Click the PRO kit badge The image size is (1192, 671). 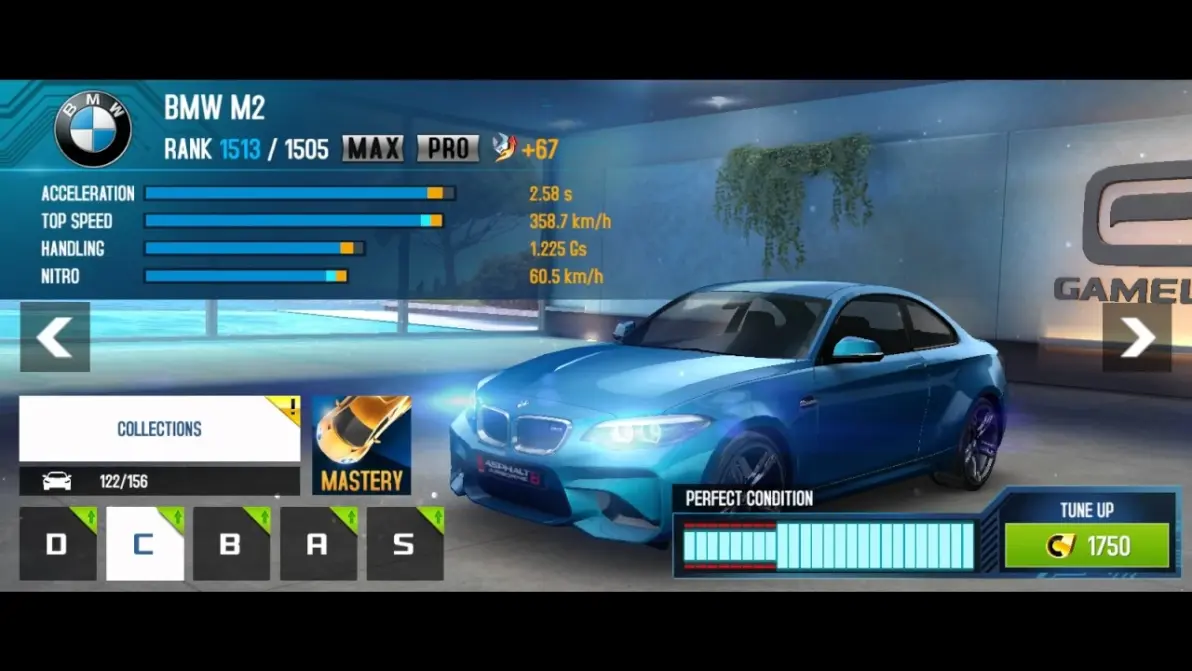point(448,149)
